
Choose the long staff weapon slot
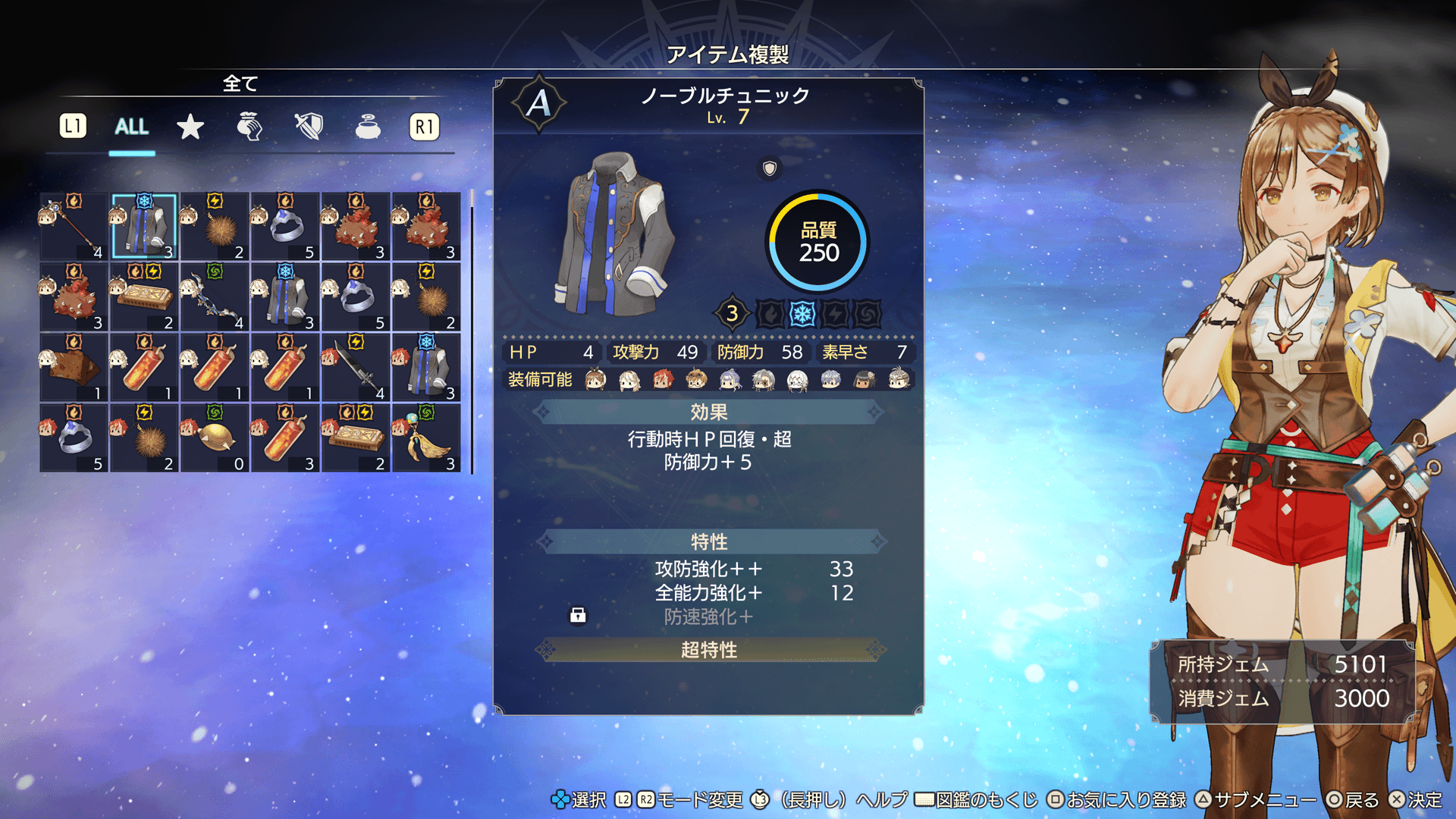(x=74, y=227)
